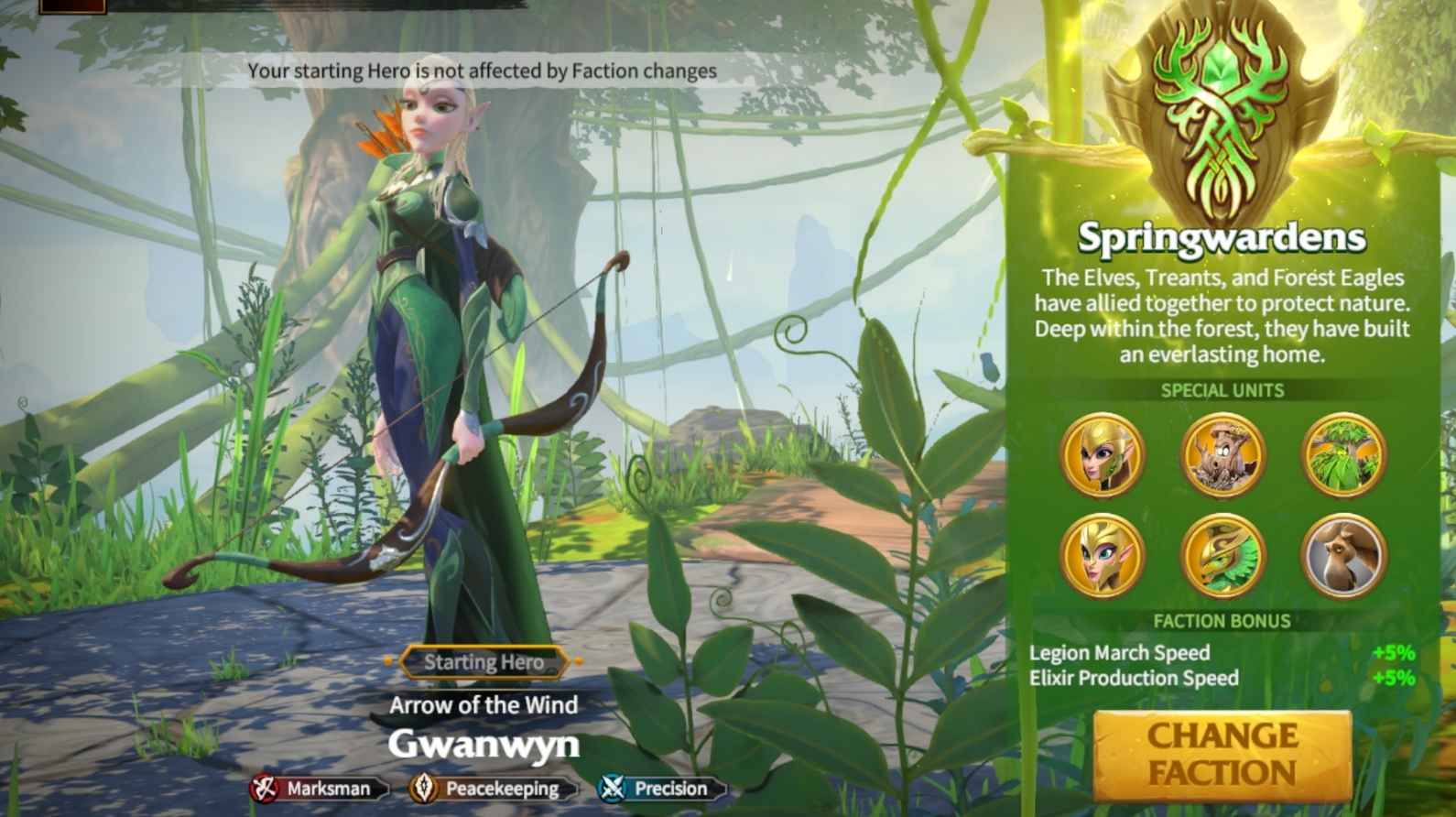Viewport: 1456px width, 817px height.
Task: Select hero name Gwanwyn
Action: point(485,745)
